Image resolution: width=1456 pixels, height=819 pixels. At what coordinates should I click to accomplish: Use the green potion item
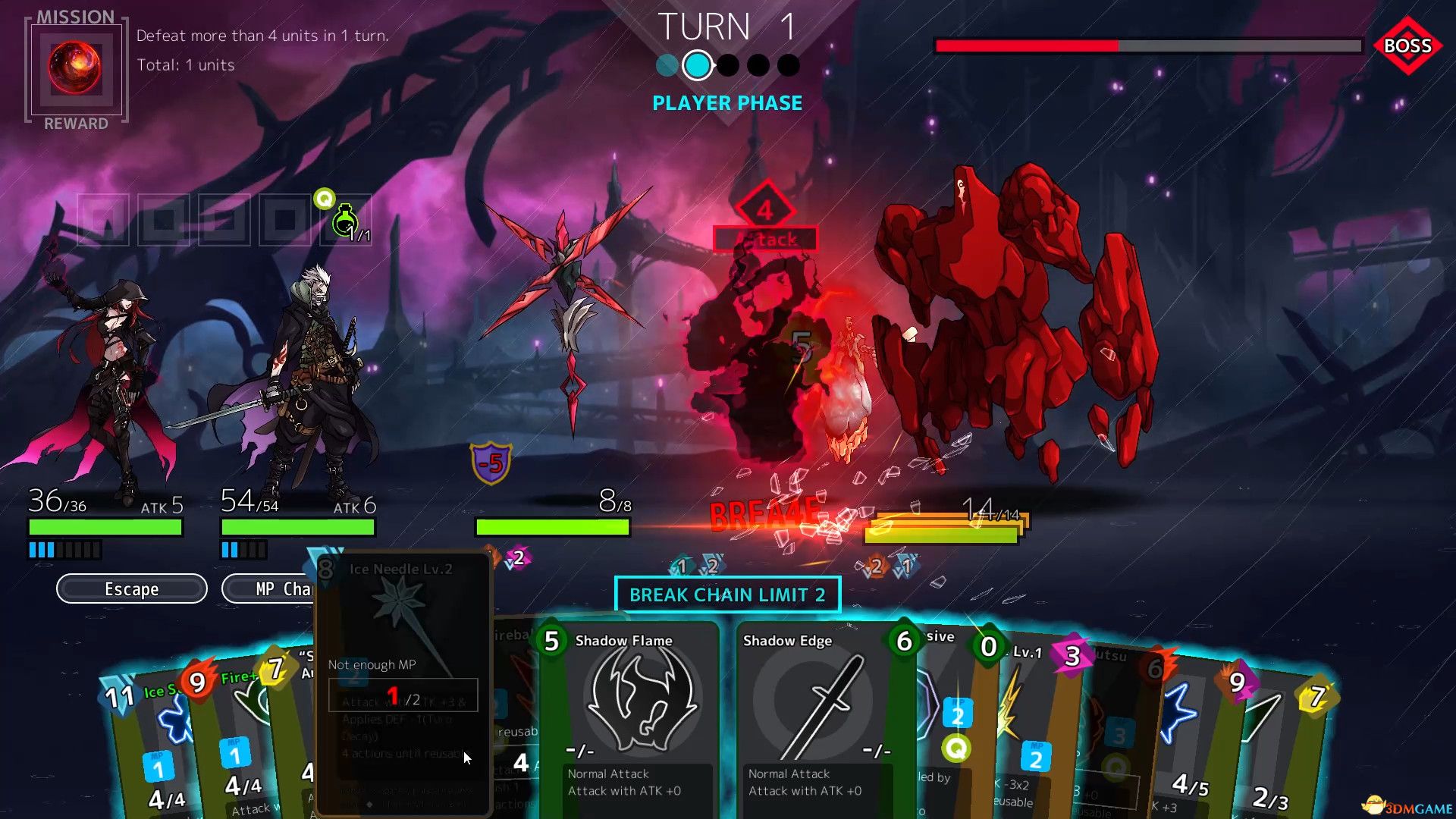[x=345, y=221]
